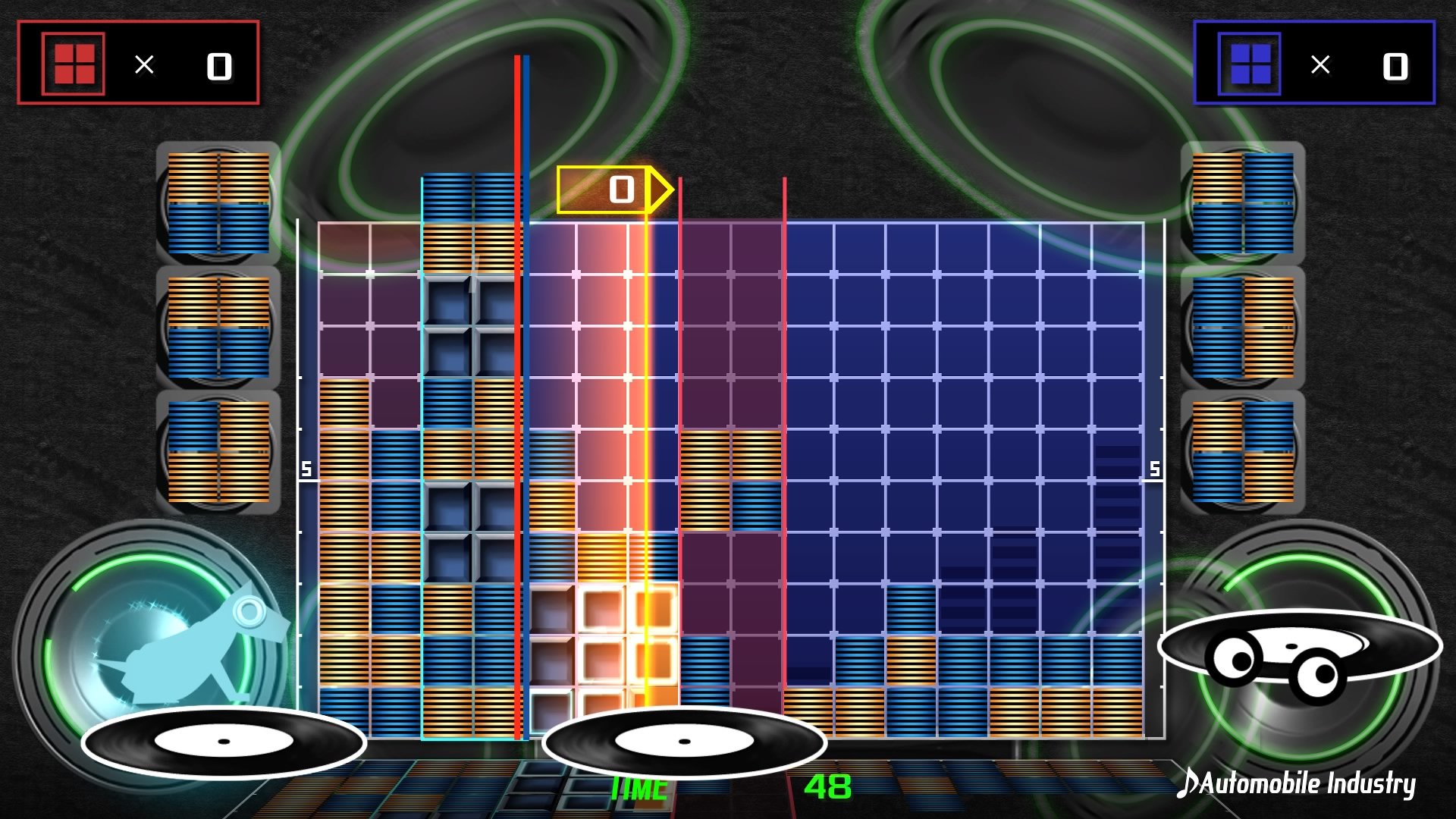Toggle the right S marker on the playfield

click(1154, 469)
